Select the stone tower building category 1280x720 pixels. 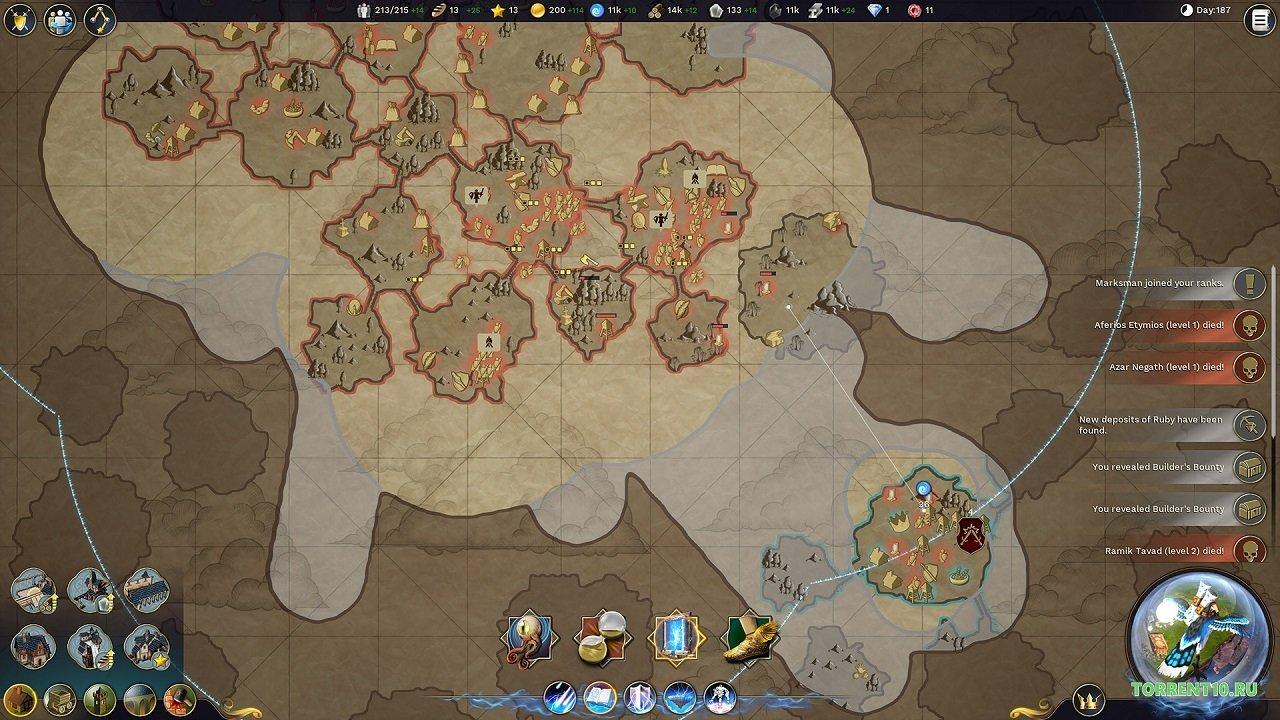tap(98, 698)
